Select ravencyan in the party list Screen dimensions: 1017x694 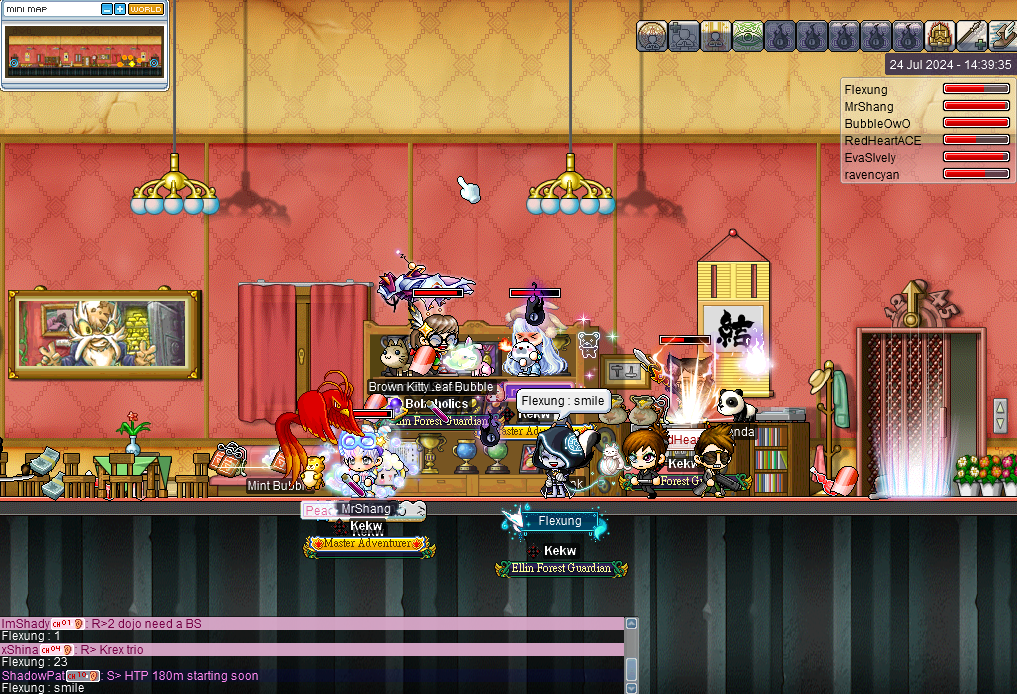point(872,175)
